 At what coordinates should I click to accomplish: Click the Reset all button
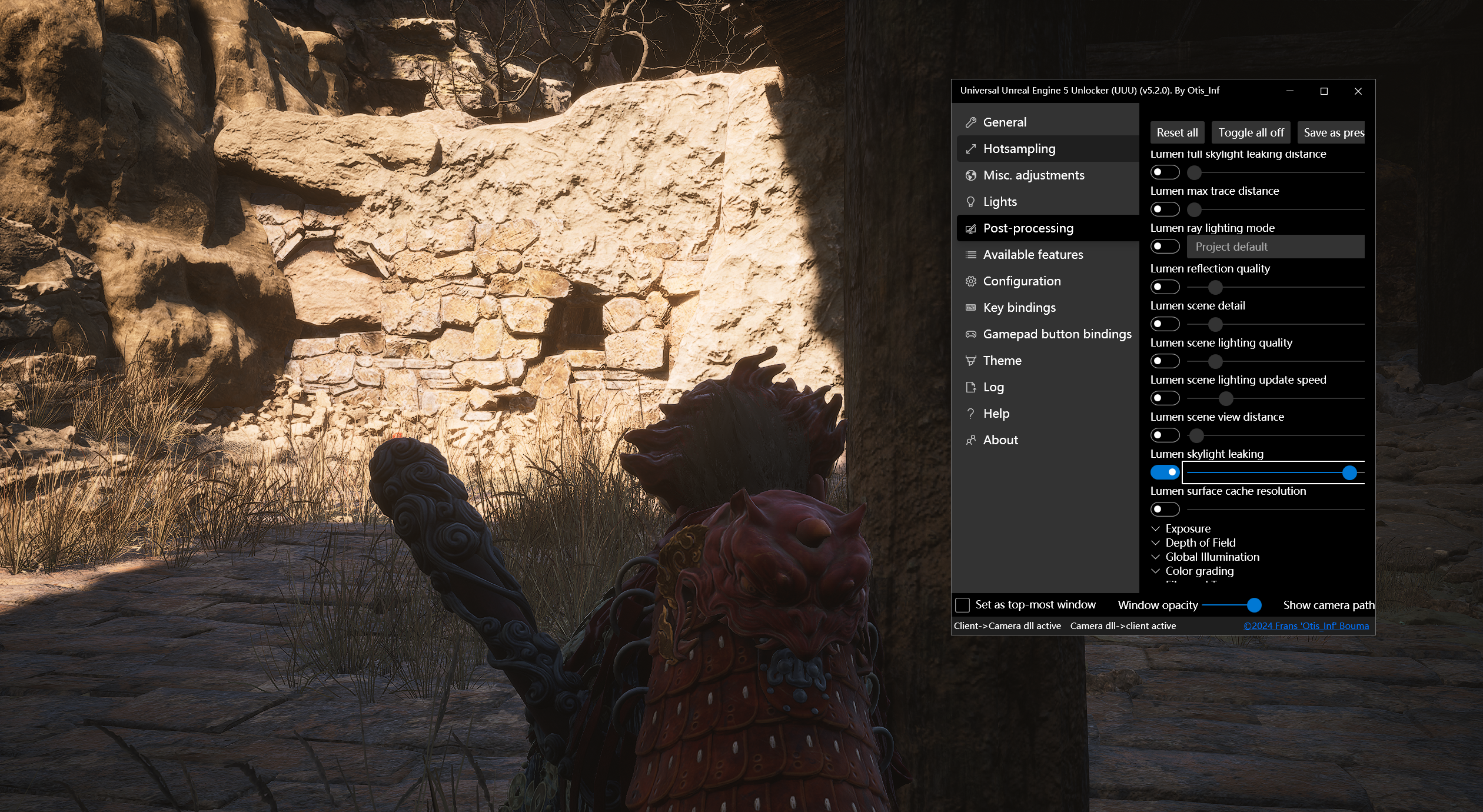coord(1177,133)
